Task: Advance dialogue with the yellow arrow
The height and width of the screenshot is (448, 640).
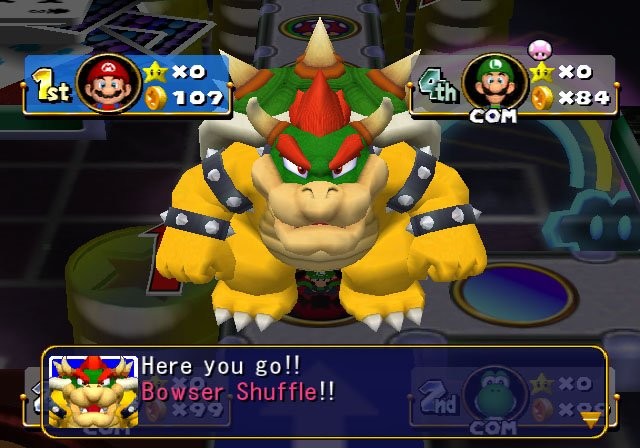Action: click(x=591, y=419)
